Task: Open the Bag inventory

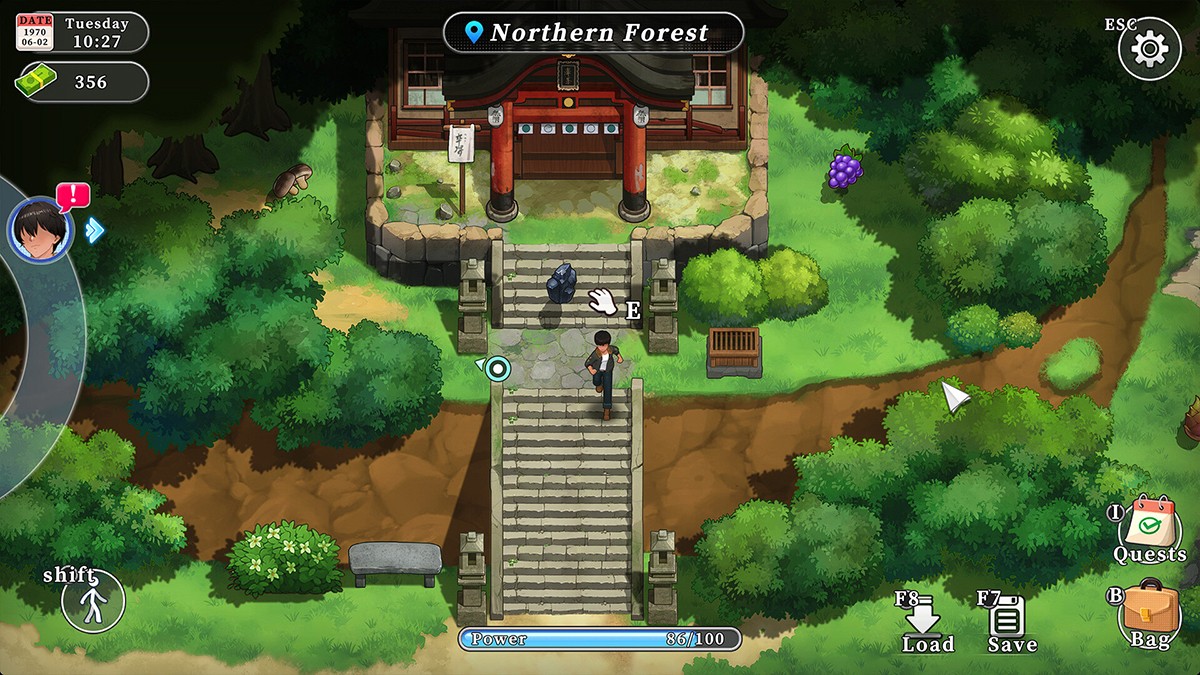Action: coord(1150,613)
